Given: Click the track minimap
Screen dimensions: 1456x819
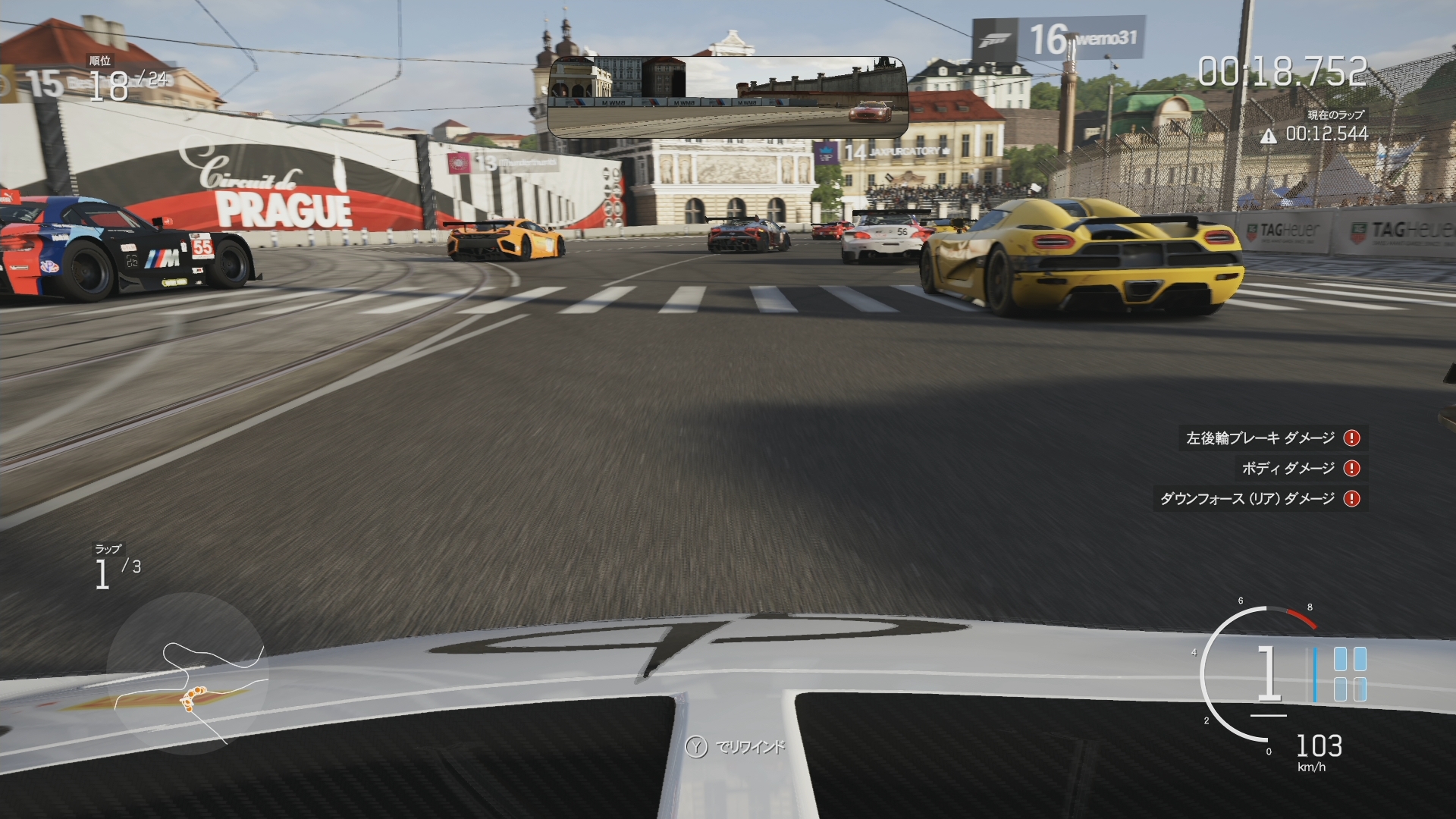Looking at the screenshot, I should (x=187, y=674).
